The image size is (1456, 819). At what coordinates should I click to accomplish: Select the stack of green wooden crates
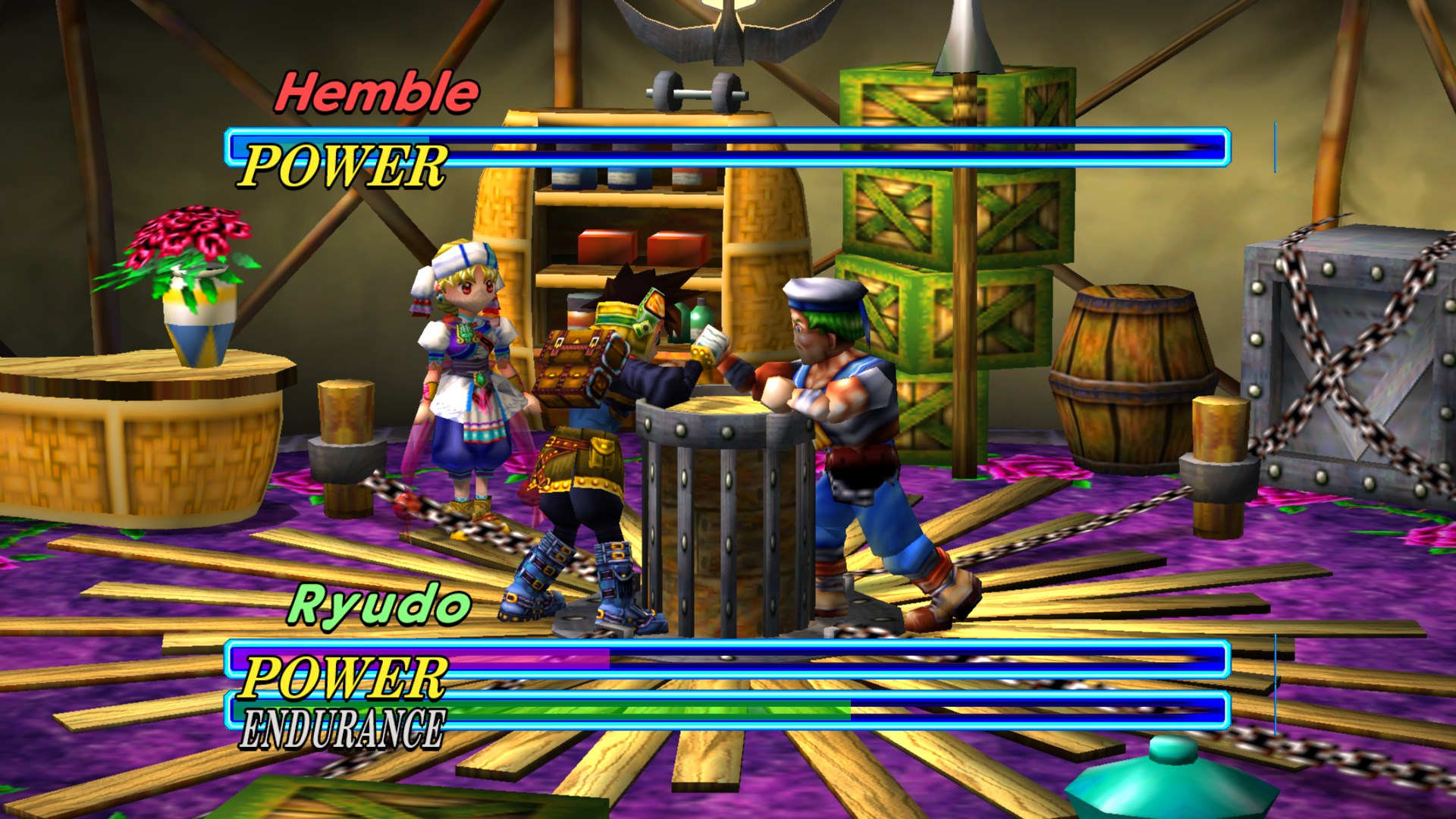pyautogui.click(x=948, y=227)
